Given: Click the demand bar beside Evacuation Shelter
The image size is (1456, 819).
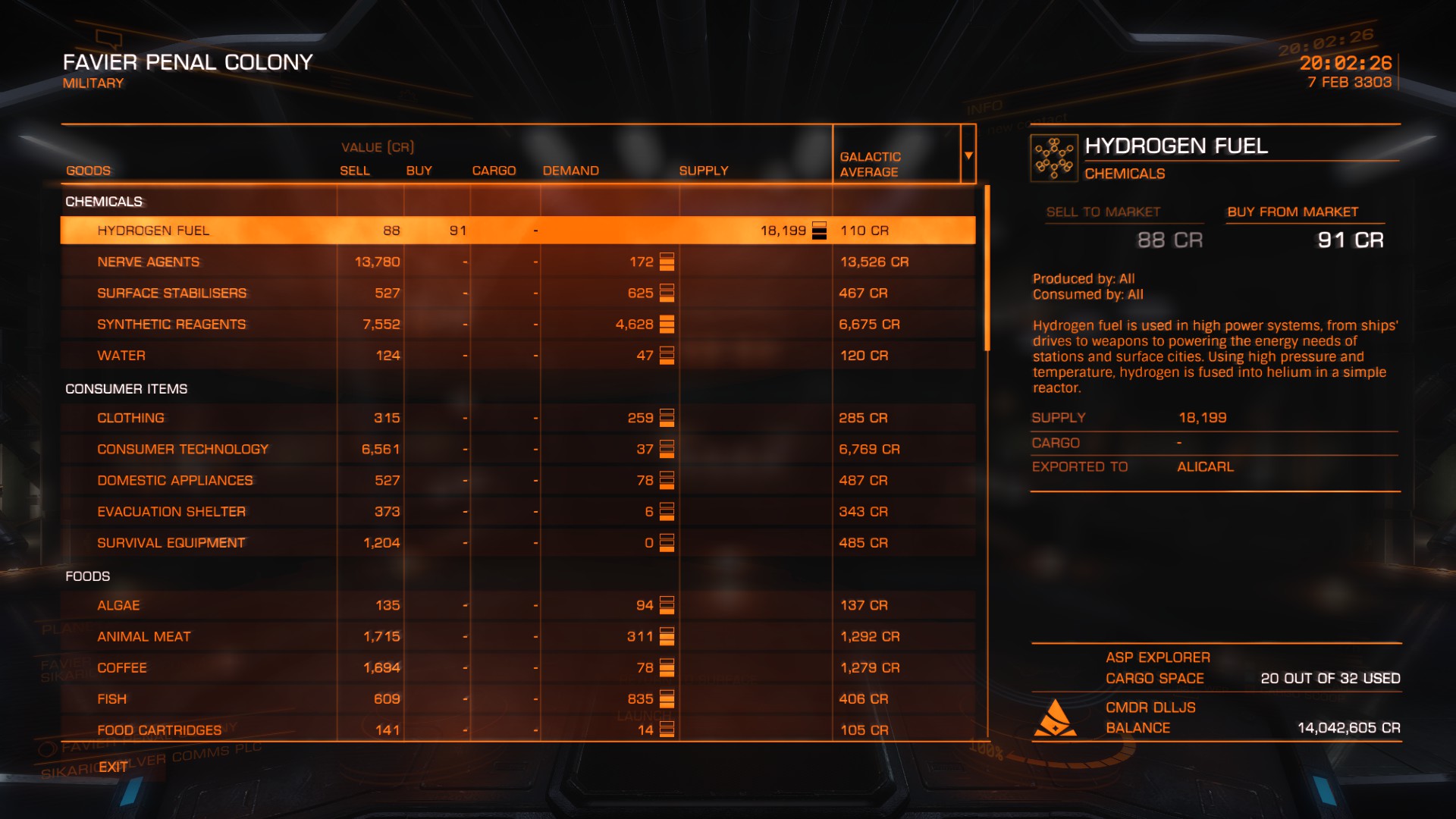Looking at the screenshot, I should pyautogui.click(x=666, y=511).
